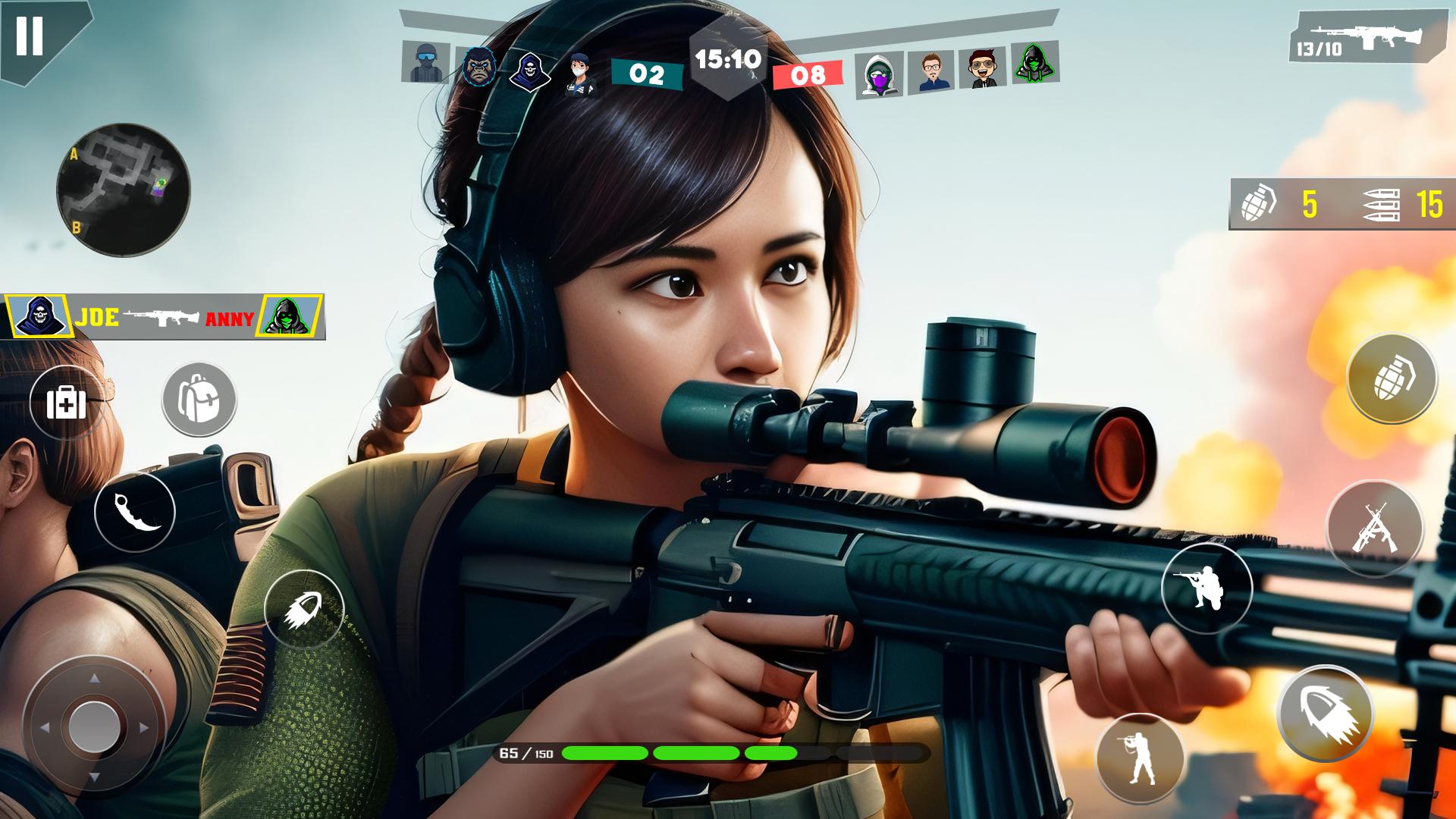Tap the hooded skull teammate avatar in scoreboard
The image size is (1456, 819).
(x=529, y=70)
